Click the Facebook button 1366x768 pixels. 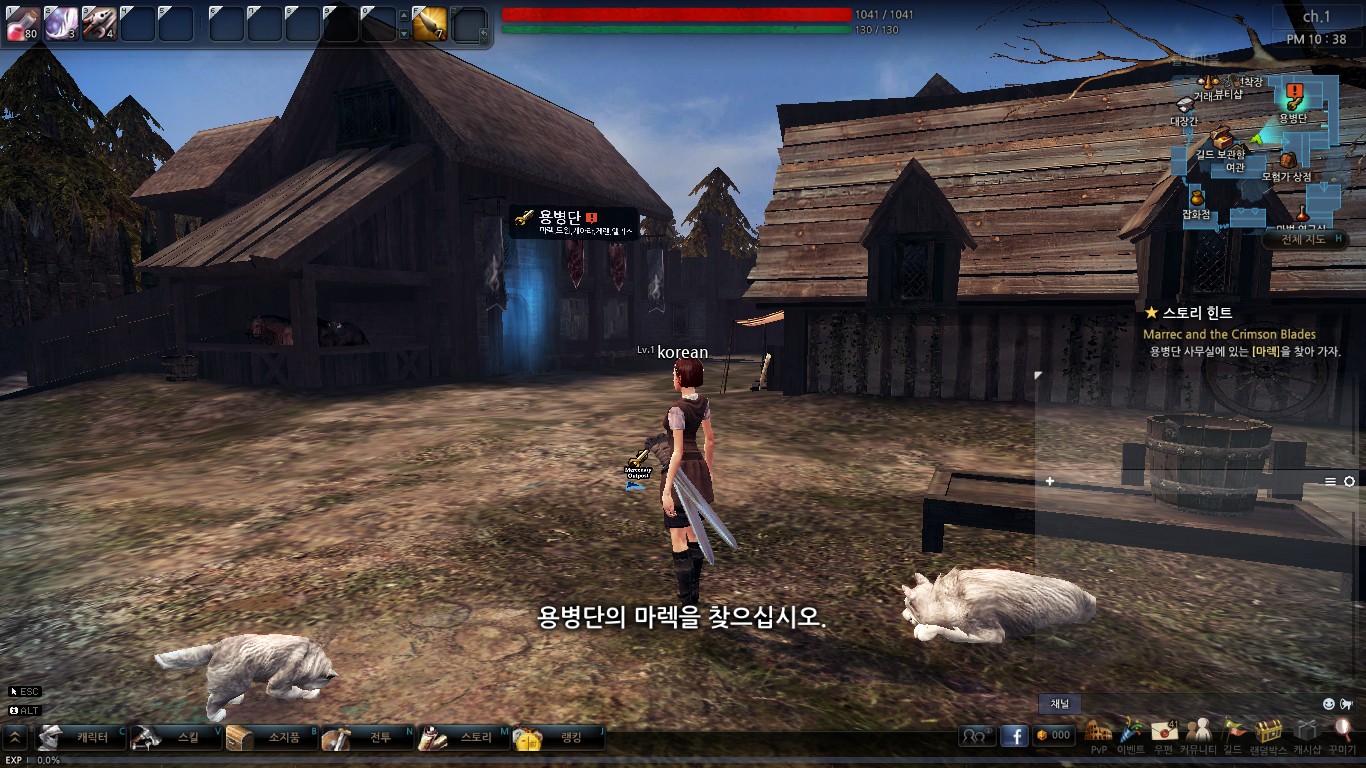(1014, 736)
